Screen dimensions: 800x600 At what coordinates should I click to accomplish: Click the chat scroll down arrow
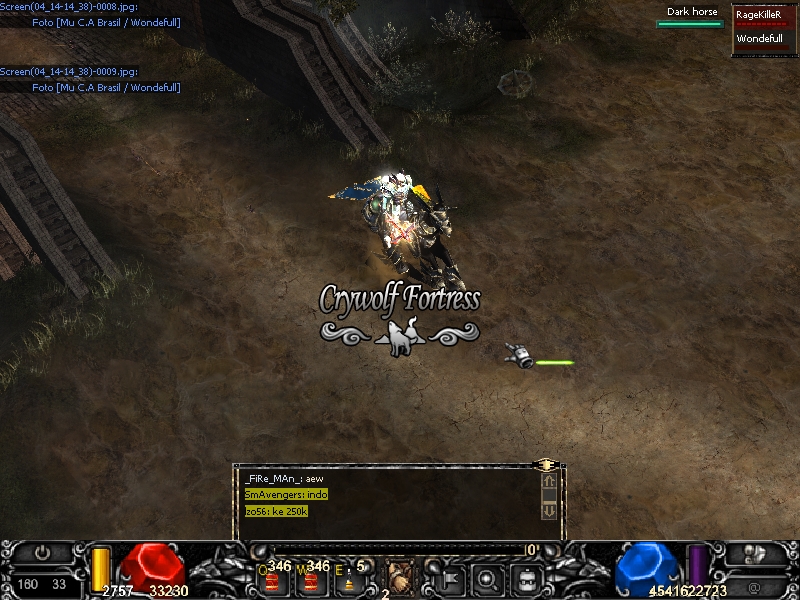pos(549,510)
